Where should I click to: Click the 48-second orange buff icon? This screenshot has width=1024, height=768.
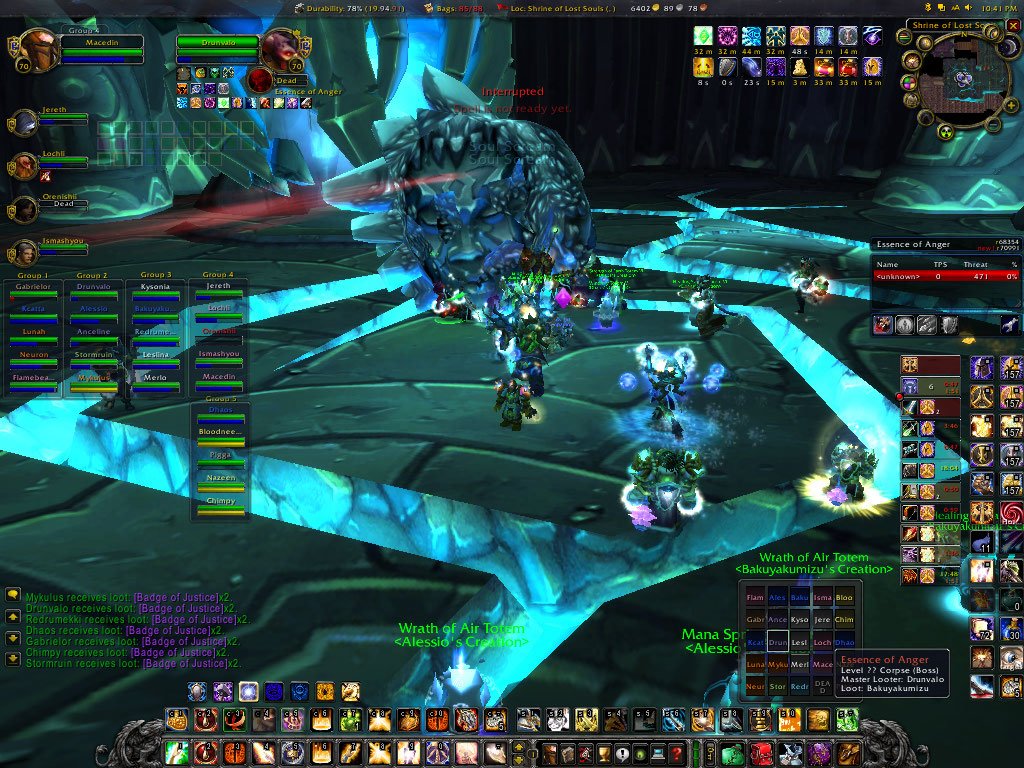point(800,37)
